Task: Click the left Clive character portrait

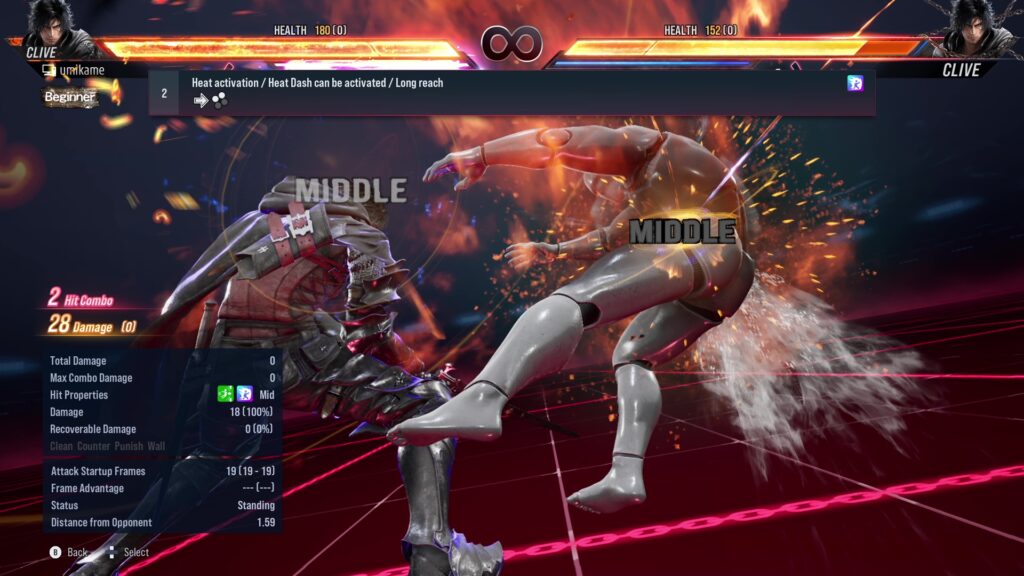Action: click(x=54, y=28)
